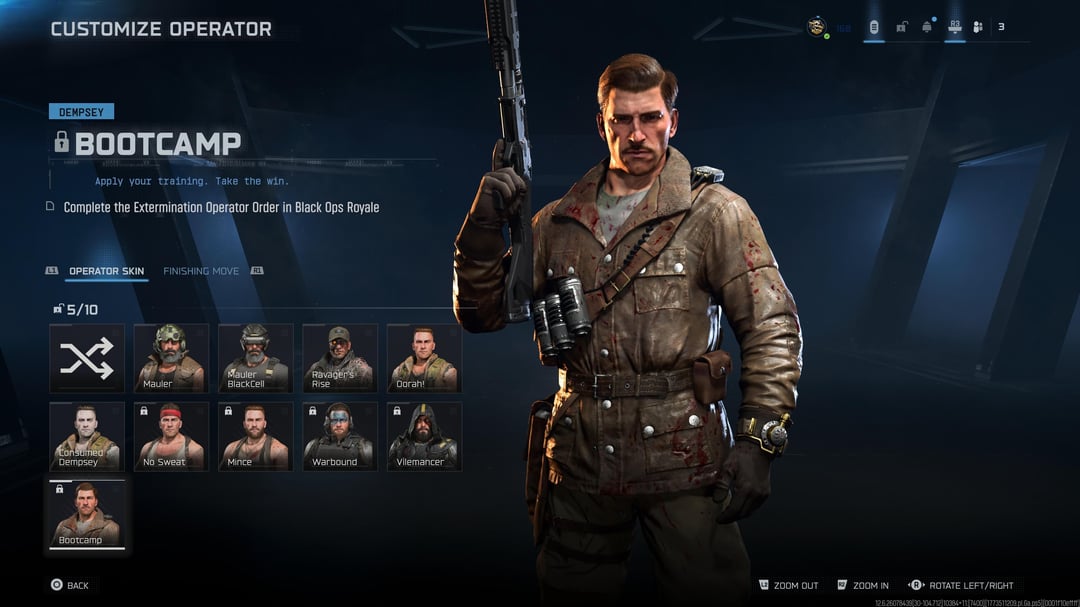Switch to the Finishing Move tab
Image resolution: width=1080 pixels, height=607 pixels.
point(201,271)
